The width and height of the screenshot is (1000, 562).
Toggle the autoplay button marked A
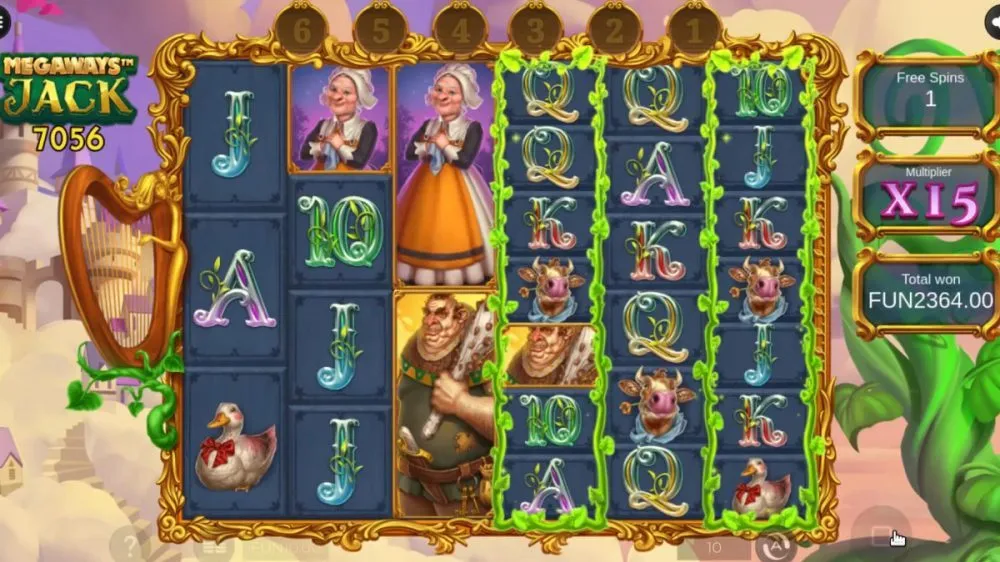click(x=775, y=546)
